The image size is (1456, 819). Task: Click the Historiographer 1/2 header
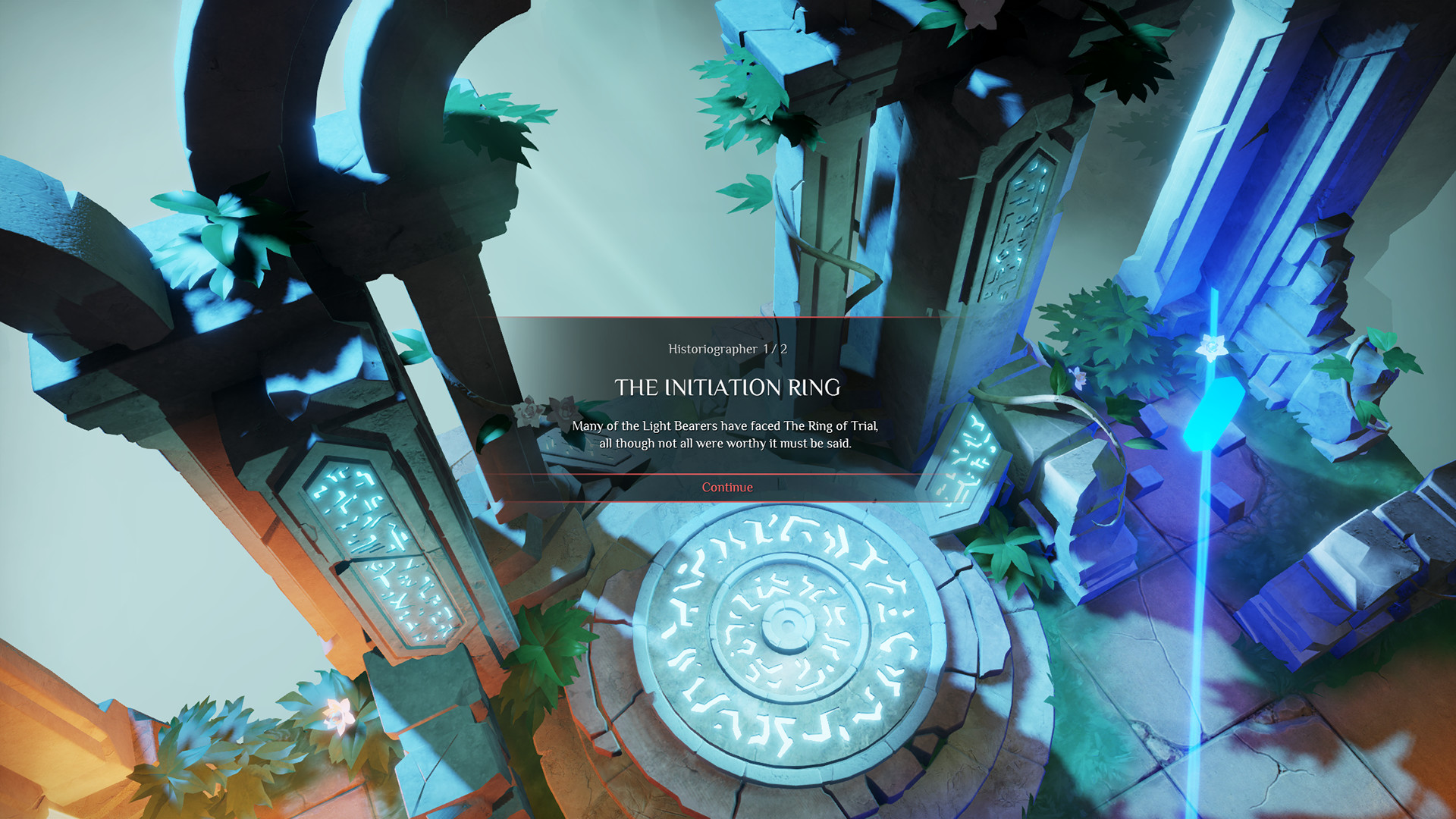(726, 348)
